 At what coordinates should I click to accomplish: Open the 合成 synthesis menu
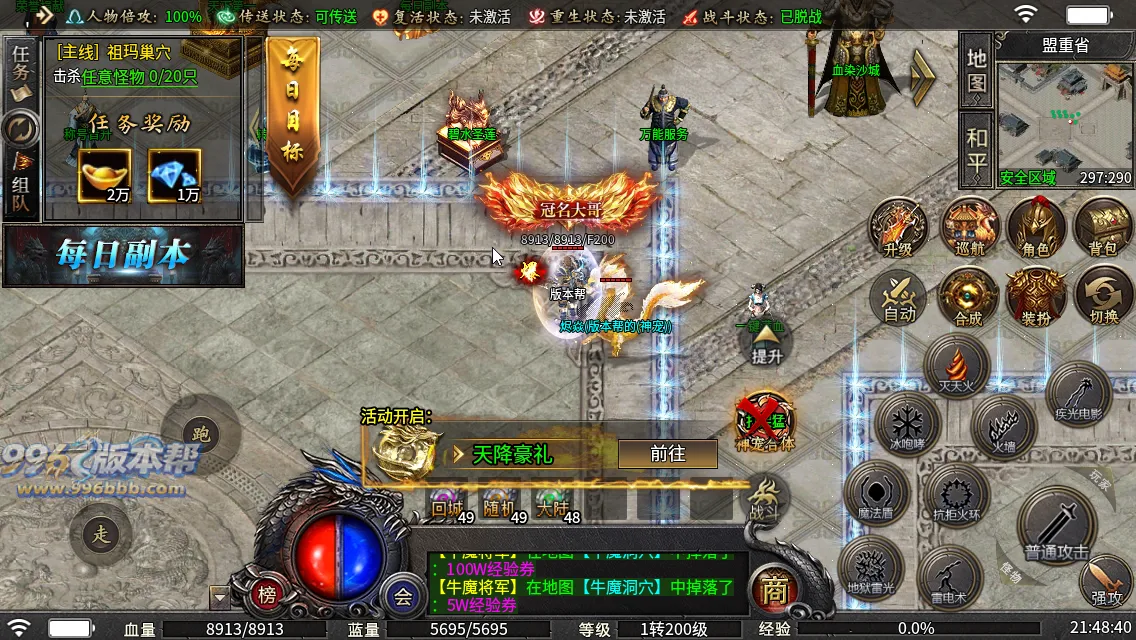tap(968, 298)
